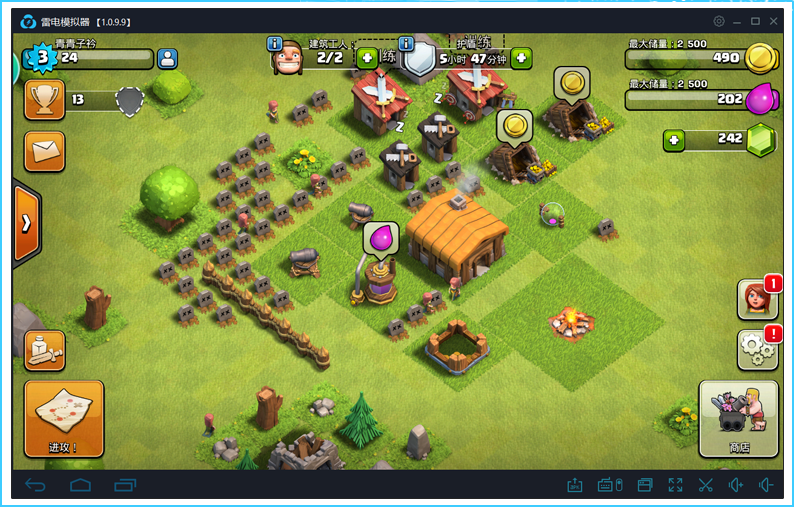The width and height of the screenshot is (794, 507).
Task: Open the army overview sword and barrel button
Action: [x=44, y=350]
